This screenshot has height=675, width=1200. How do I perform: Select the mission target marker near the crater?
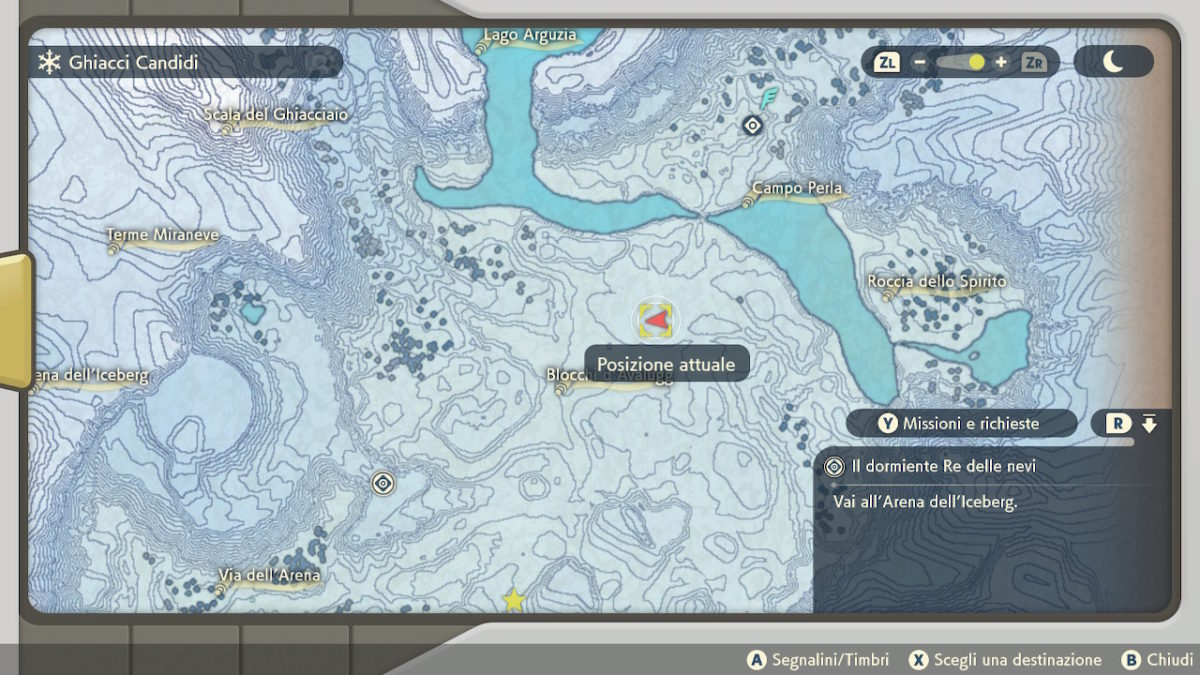click(382, 484)
